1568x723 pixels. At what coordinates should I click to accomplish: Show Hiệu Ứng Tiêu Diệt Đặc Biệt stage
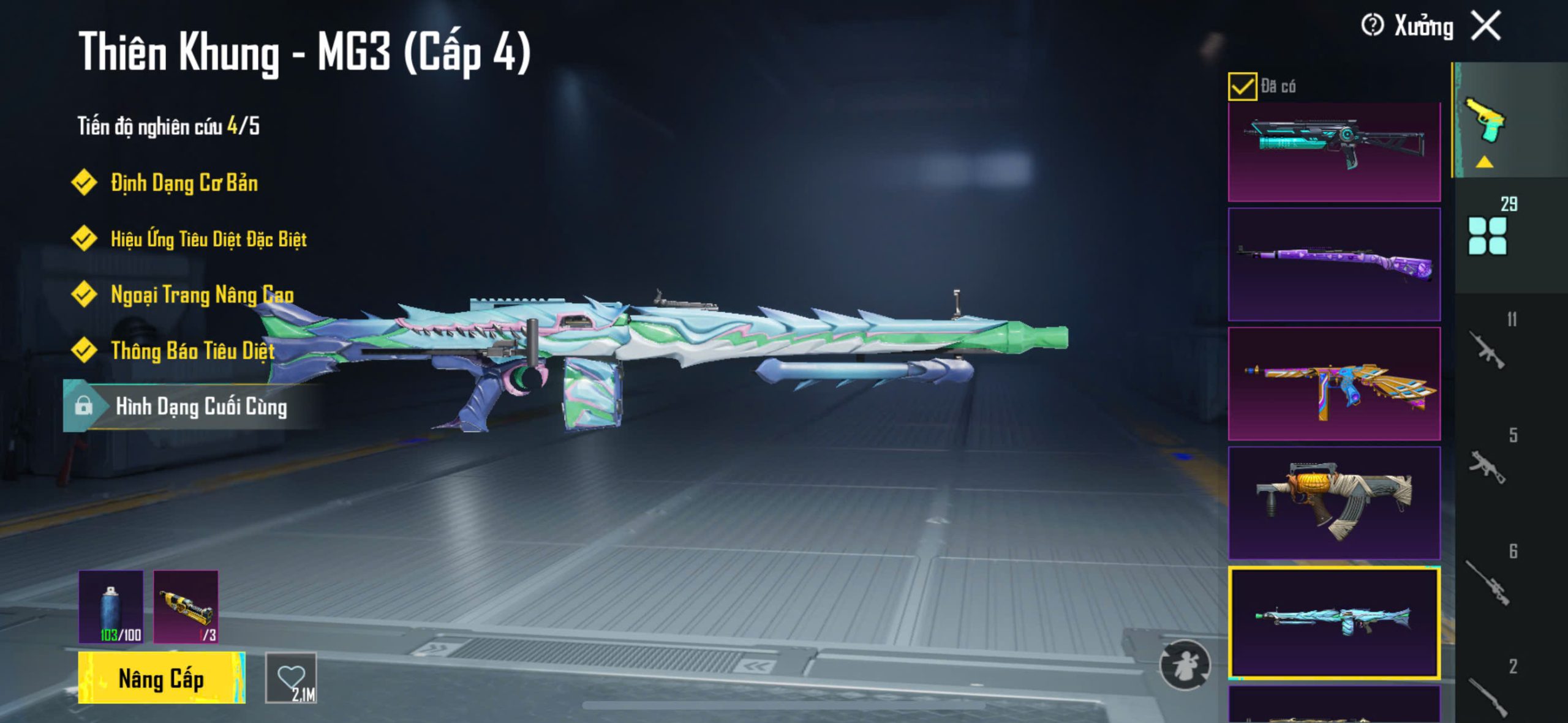coord(208,239)
